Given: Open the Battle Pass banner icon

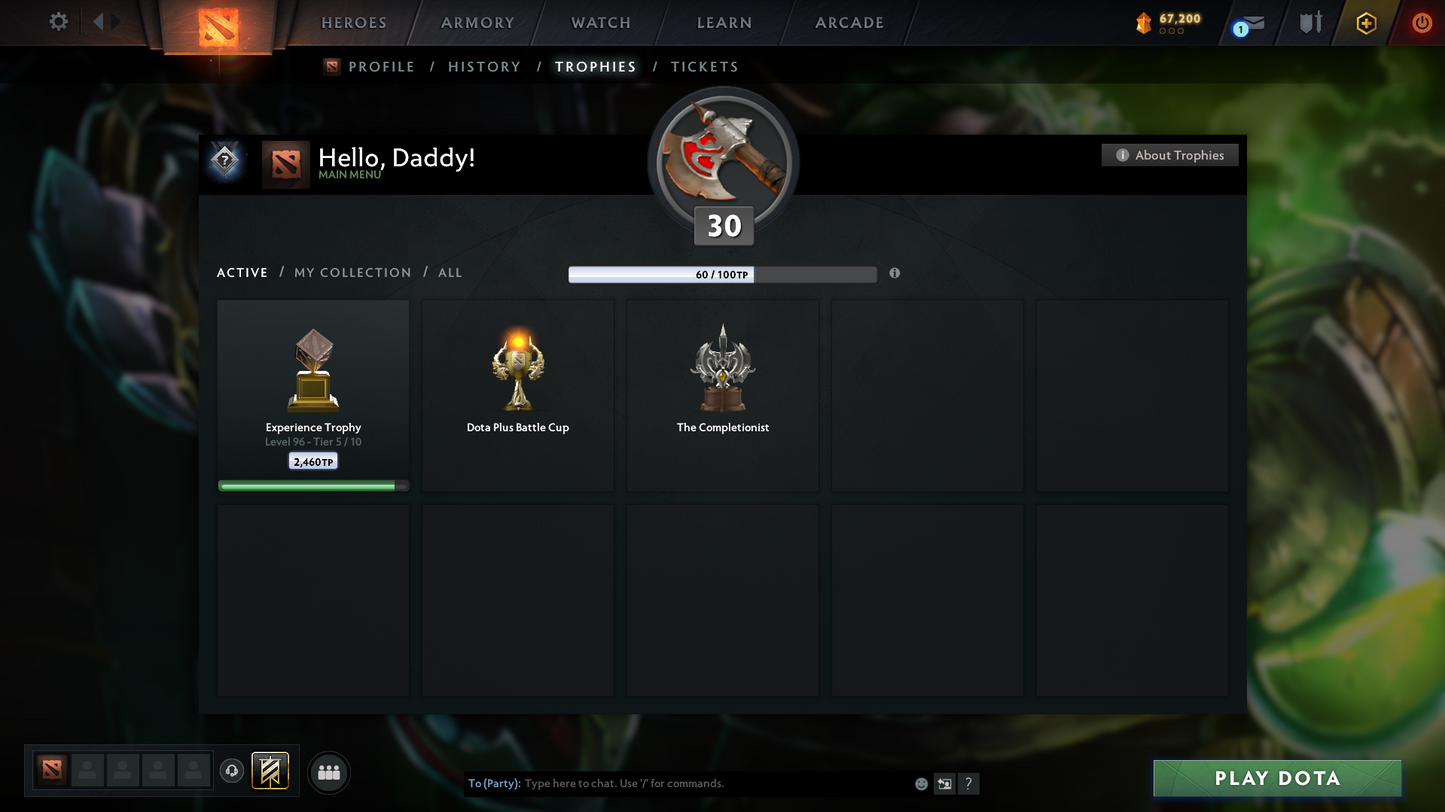Looking at the screenshot, I should (270, 770).
